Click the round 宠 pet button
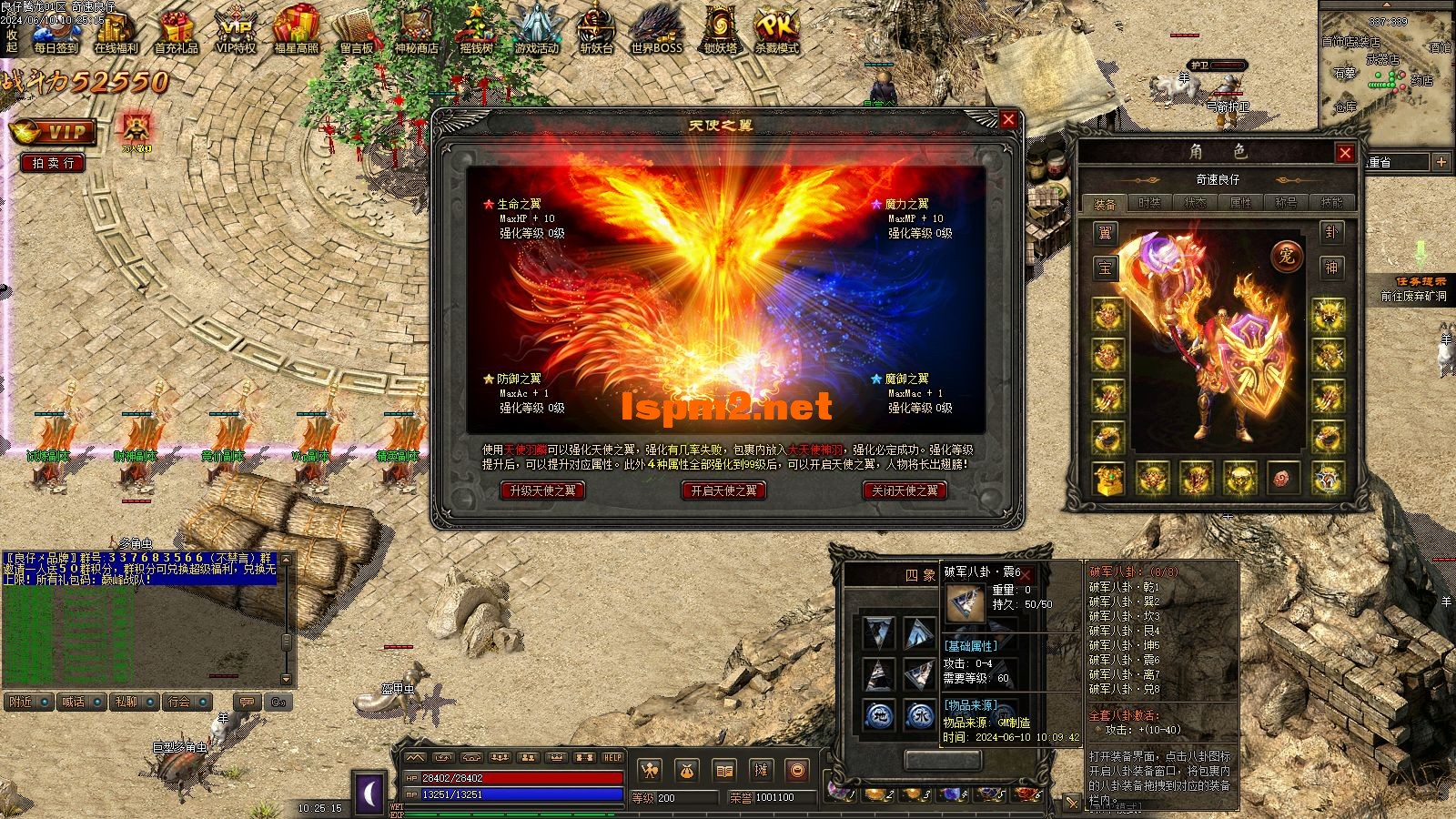Screen dimensions: 1456x819 coord(1287,256)
